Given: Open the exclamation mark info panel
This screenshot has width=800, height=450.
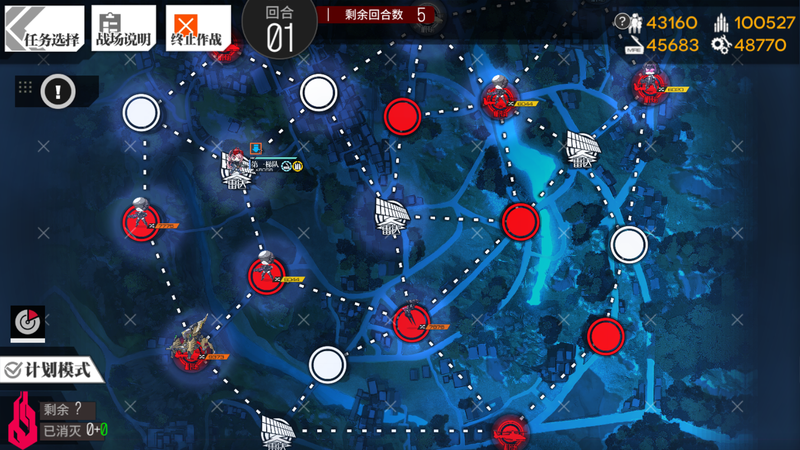Looking at the screenshot, I should [58, 91].
